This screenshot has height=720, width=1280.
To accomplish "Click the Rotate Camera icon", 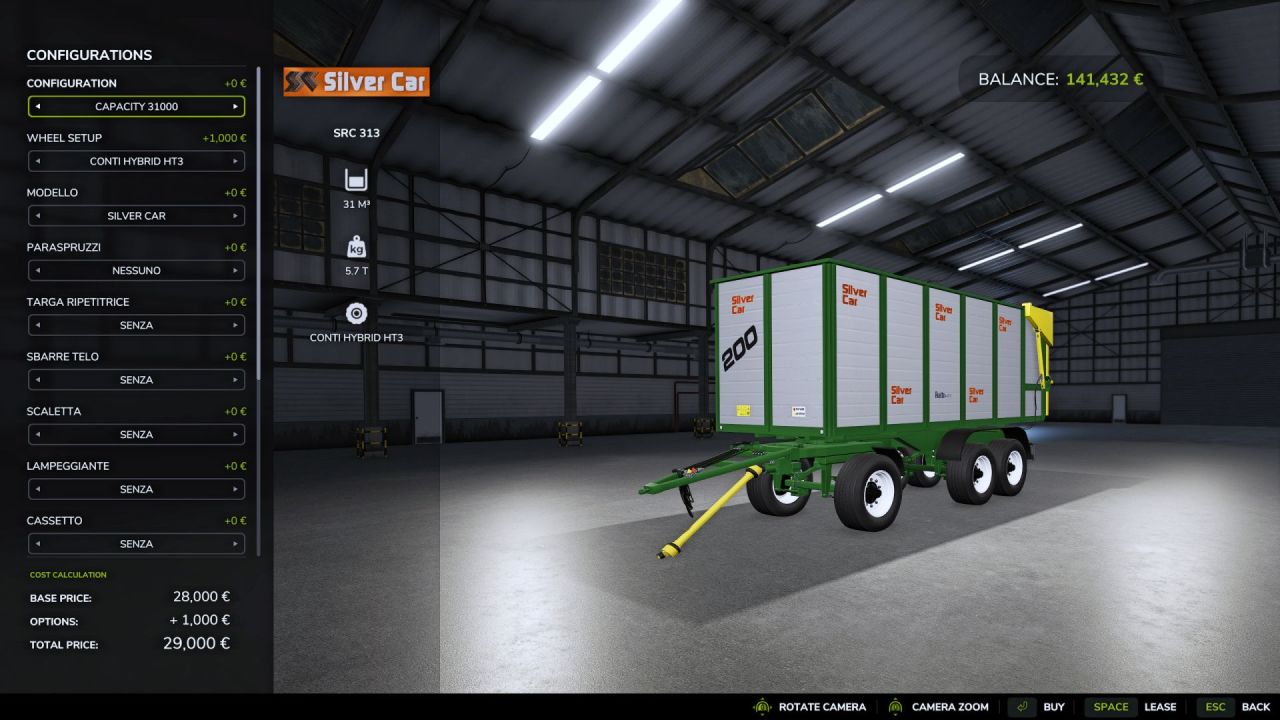I will (x=760, y=706).
